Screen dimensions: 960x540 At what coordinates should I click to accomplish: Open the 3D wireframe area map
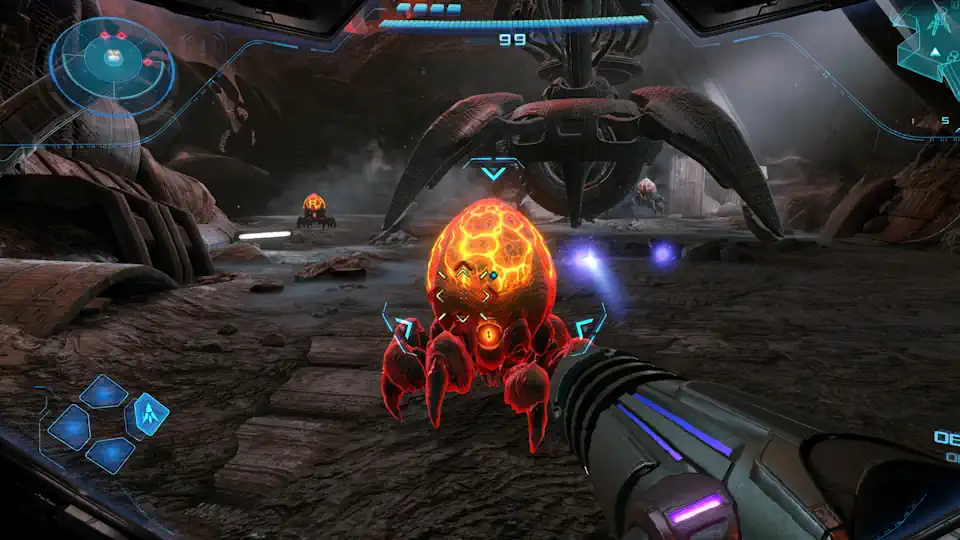[x=932, y=45]
